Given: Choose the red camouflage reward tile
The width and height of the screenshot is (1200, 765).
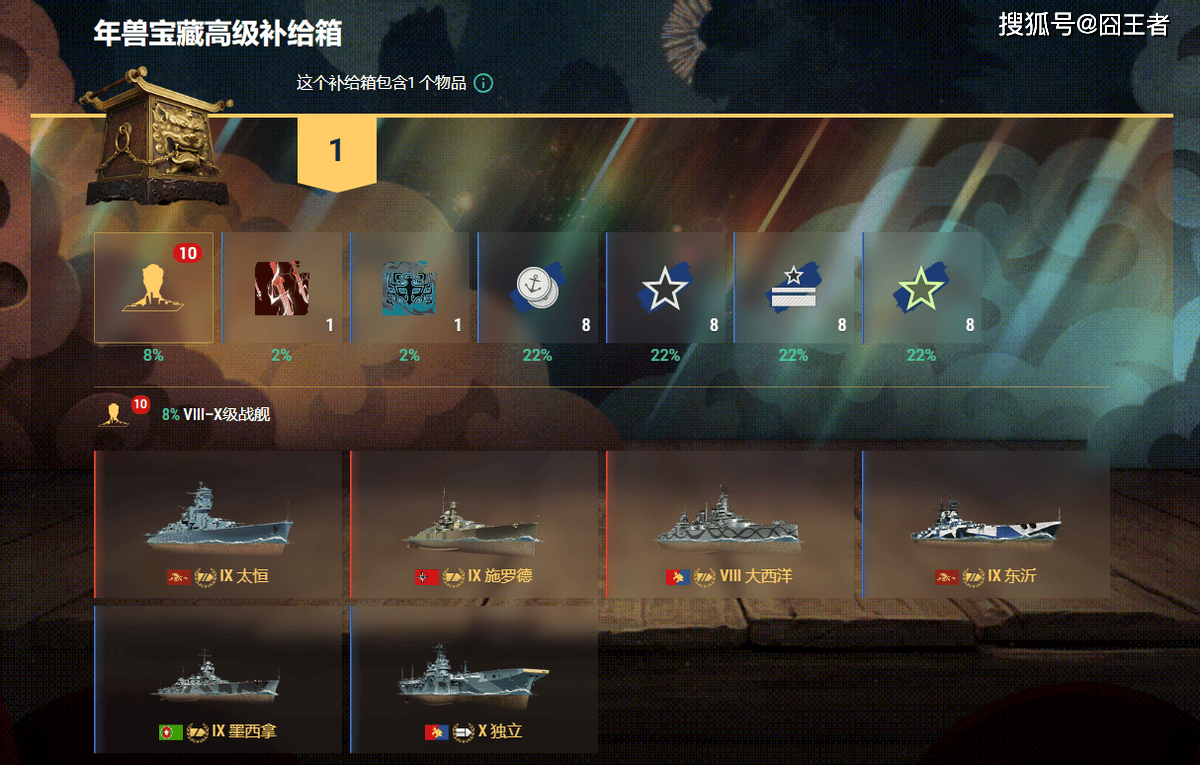Looking at the screenshot, I should (x=282, y=288).
